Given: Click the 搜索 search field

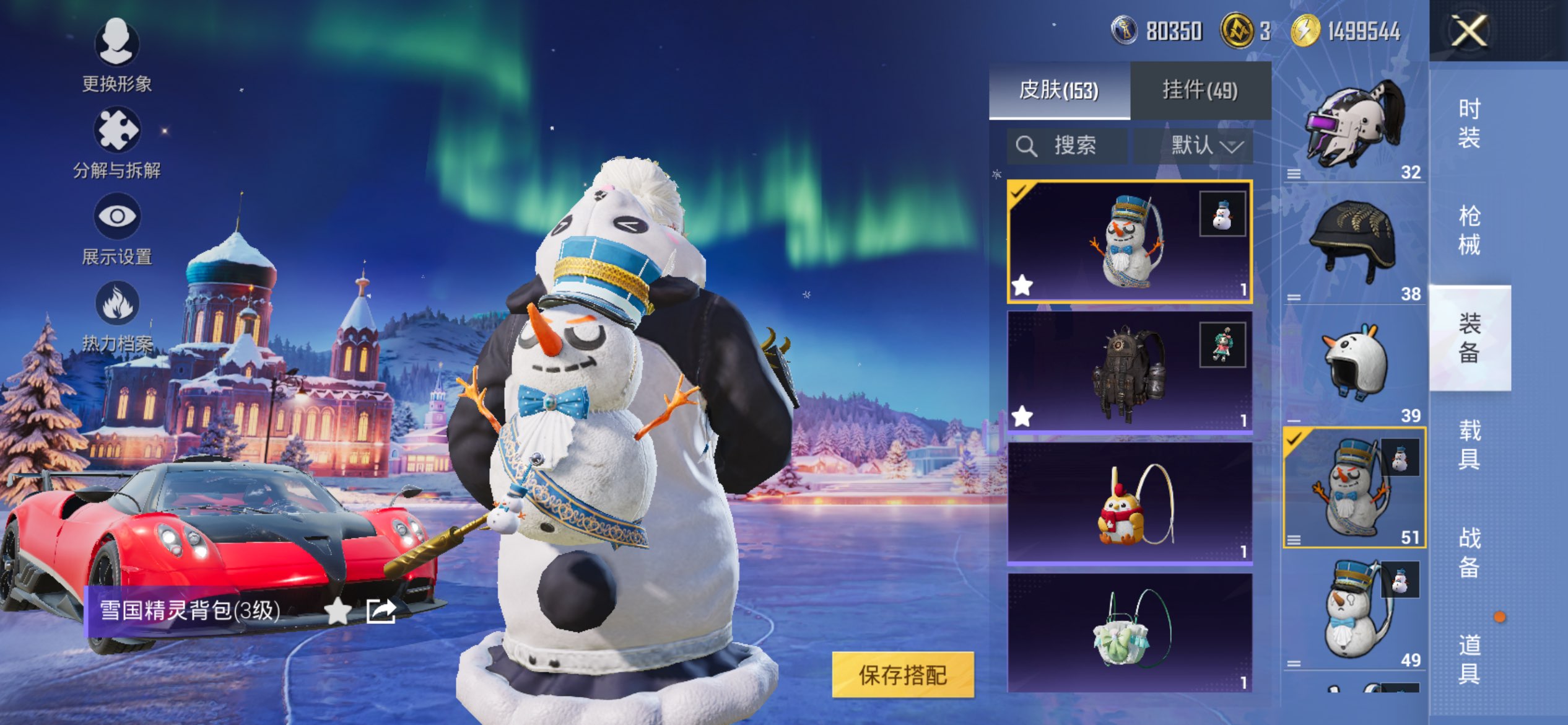Looking at the screenshot, I should (x=1066, y=146).
